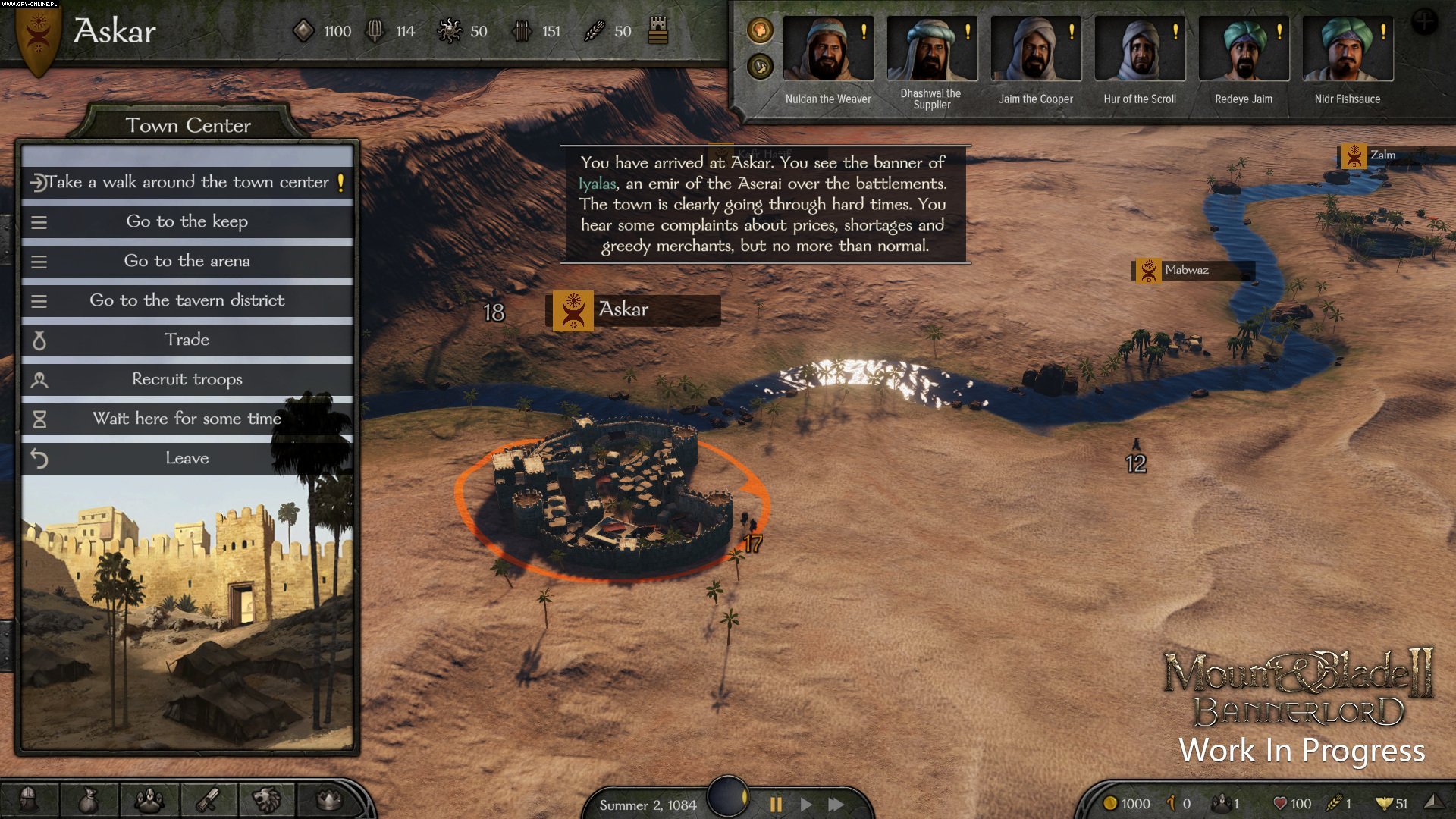Open the inventory sack icon
The height and width of the screenshot is (819, 1456).
coord(89,799)
